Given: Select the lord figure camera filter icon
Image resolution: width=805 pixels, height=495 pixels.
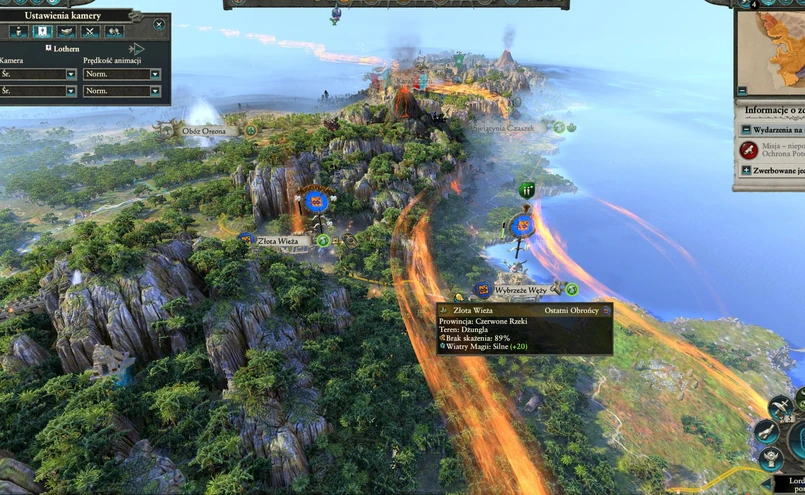Looking at the screenshot, I should tap(19, 31).
